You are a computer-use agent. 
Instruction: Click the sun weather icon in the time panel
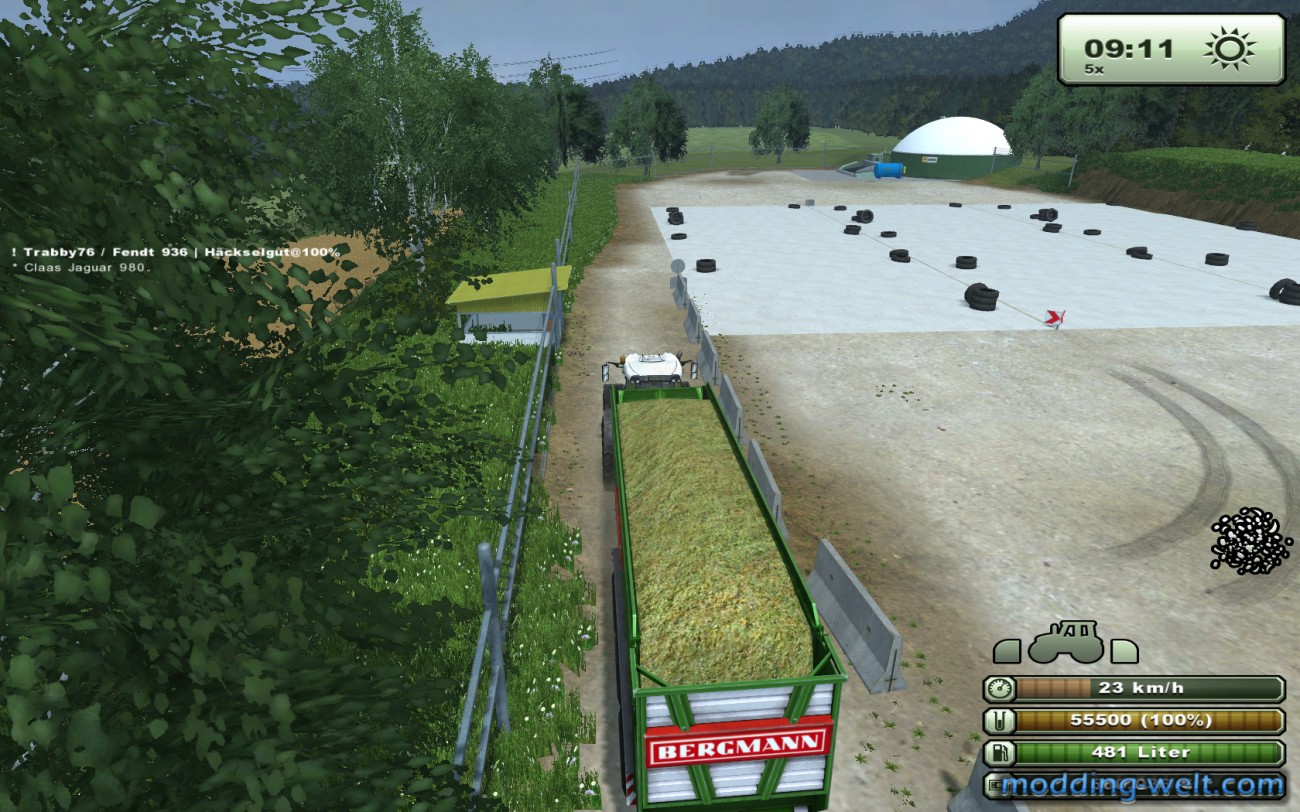1229,46
